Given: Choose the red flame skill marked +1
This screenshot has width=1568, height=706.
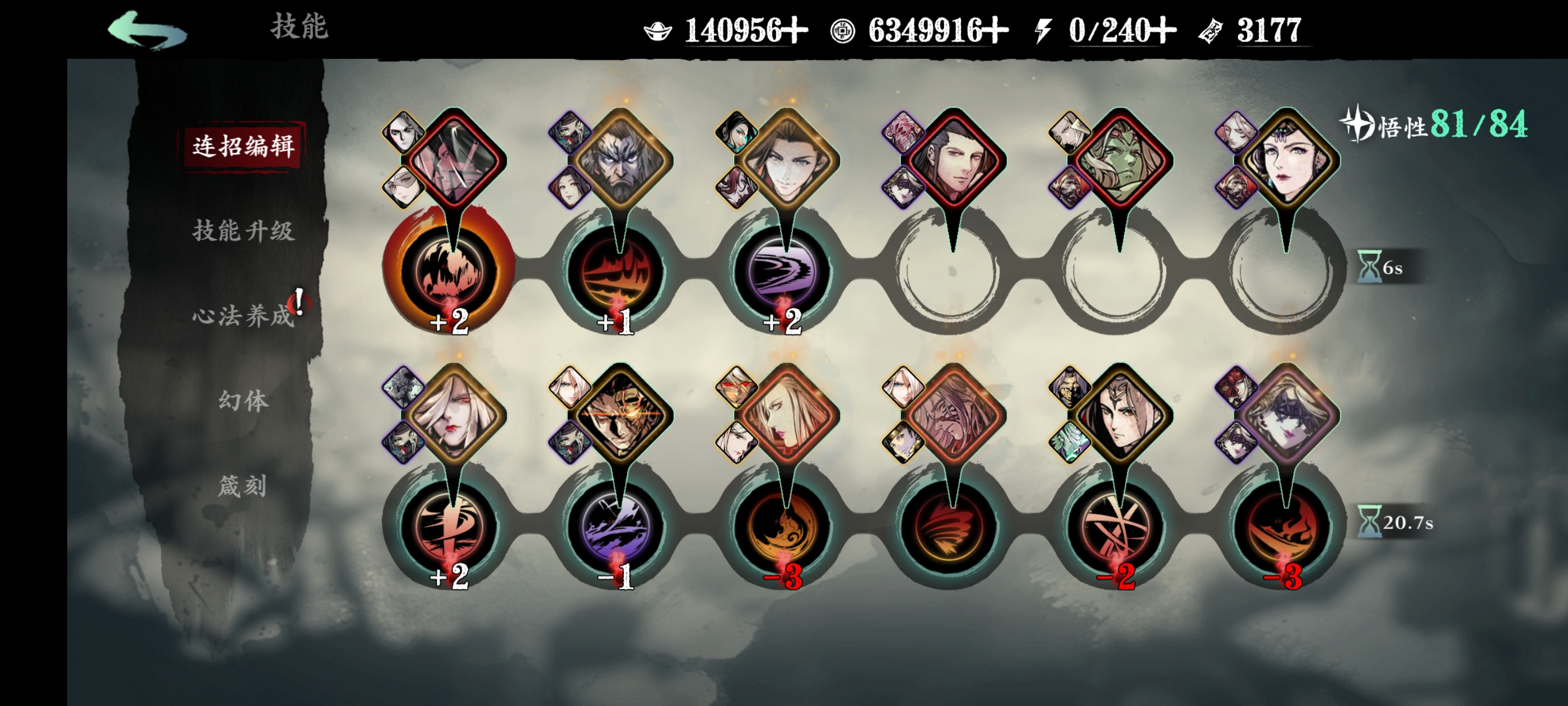Looking at the screenshot, I should pos(616,271).
